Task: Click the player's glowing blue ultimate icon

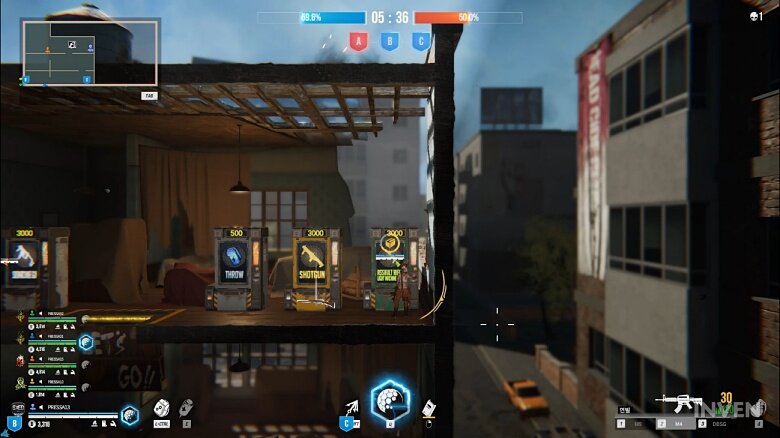Action: coord(129,415)
